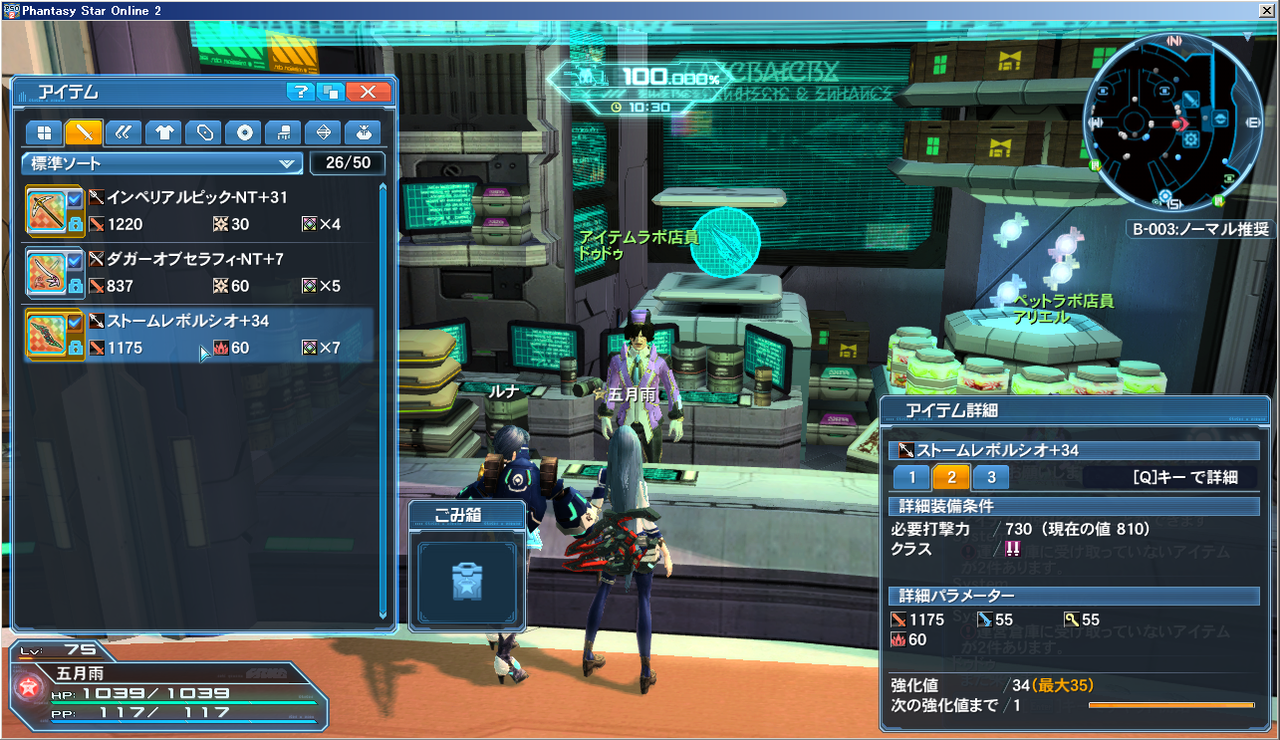Click the item tag filter icon

(206, 132)
